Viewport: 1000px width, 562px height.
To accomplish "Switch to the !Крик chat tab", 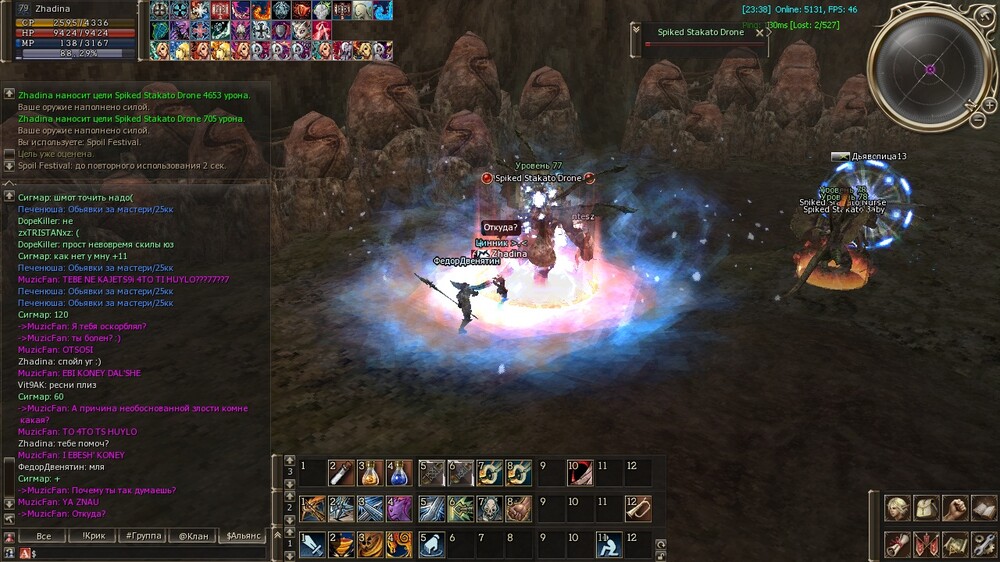I will 94,536.
